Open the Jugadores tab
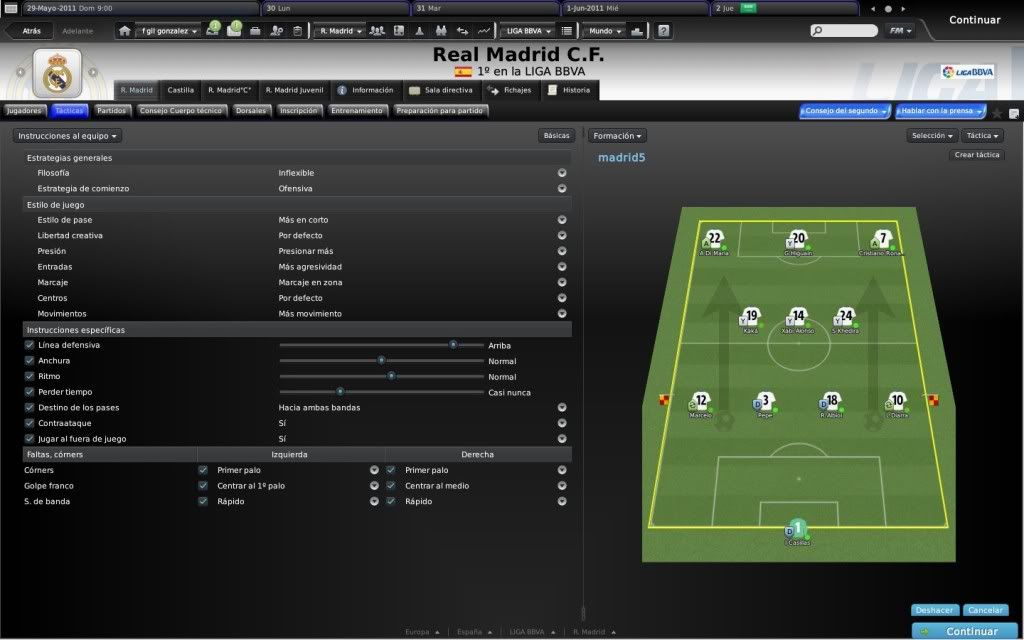Screen dimensions: 1024x640 24,111
